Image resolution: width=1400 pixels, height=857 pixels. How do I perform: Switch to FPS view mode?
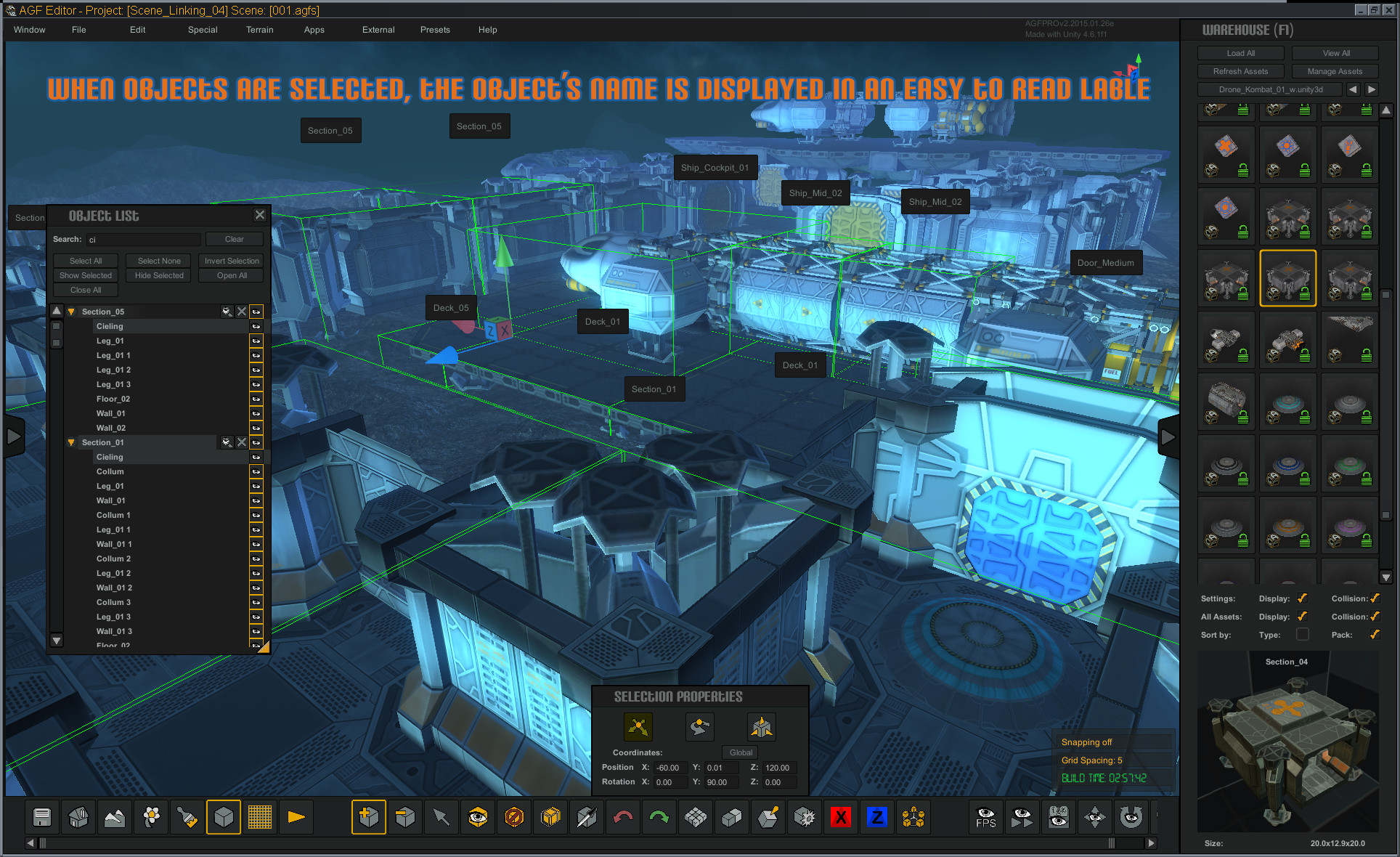click(x=985, y=817)
